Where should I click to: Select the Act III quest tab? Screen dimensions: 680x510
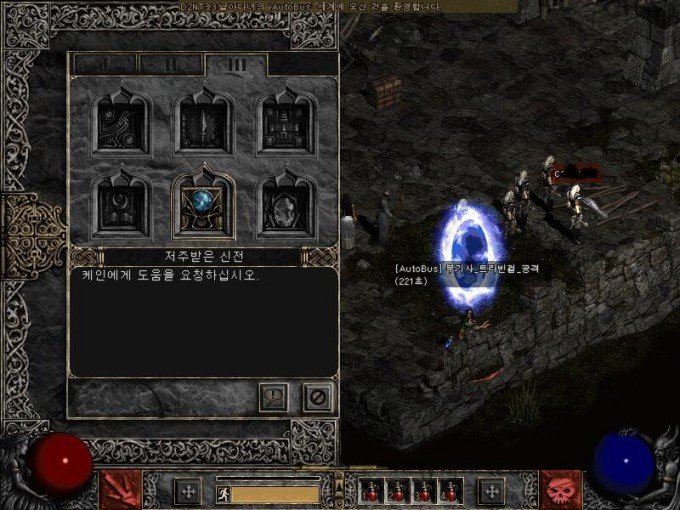(236, 63)
